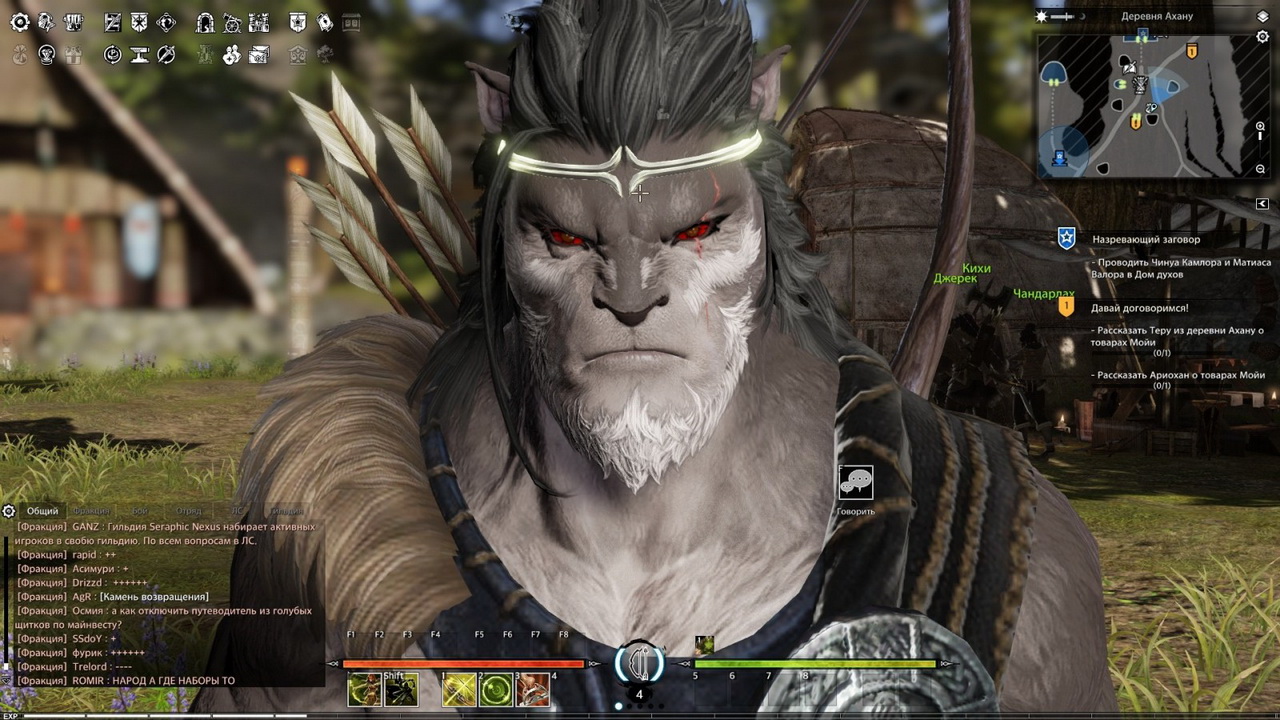
Task: Collapse the quest tracker with arrow button
Action: [x=1263, y=204]
